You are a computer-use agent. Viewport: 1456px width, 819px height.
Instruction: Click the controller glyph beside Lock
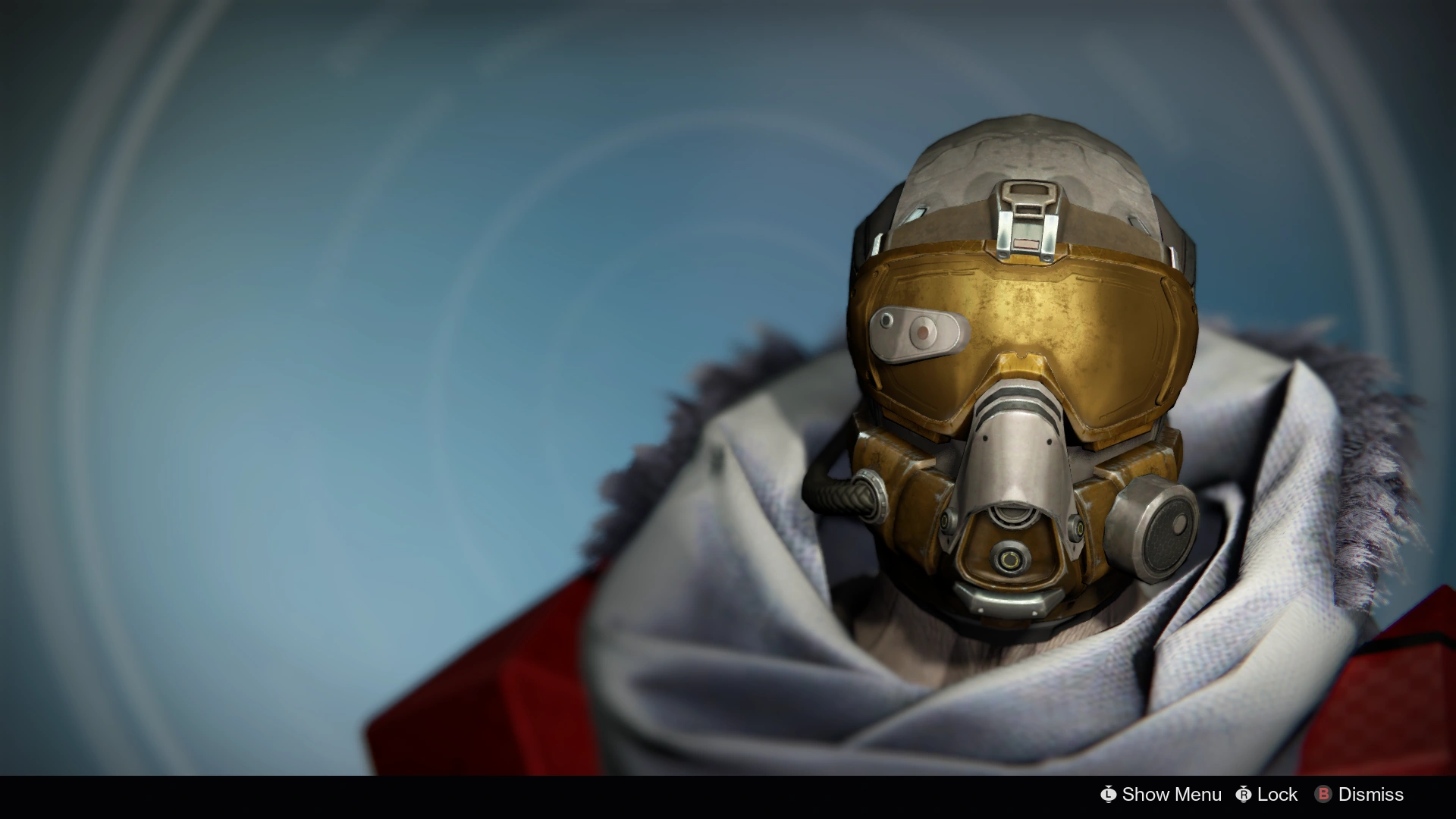(x=1244, y=794)
